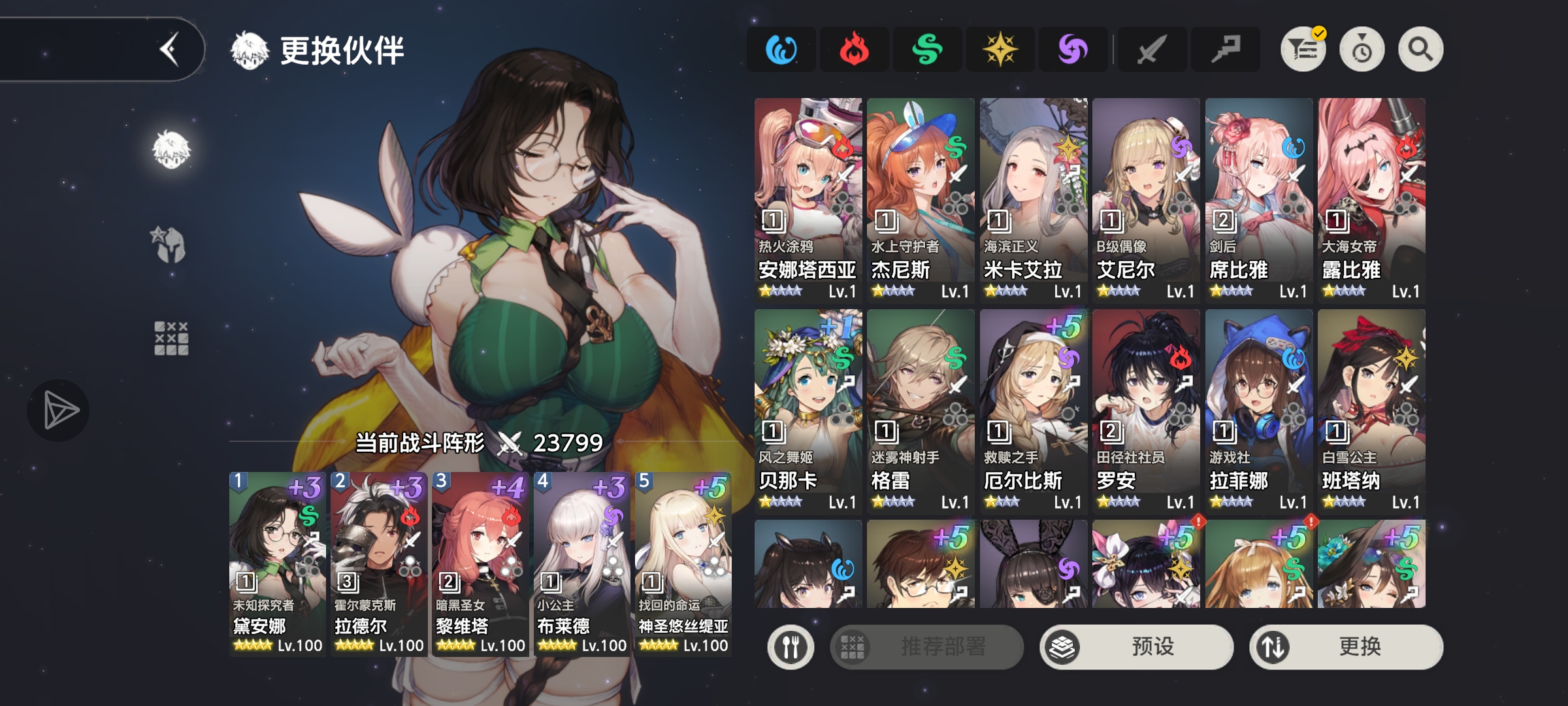Screen dimensions: 1568x706
Task: Click the fork and knife icon
Action: pyautogui.click(x=791, y=647)
